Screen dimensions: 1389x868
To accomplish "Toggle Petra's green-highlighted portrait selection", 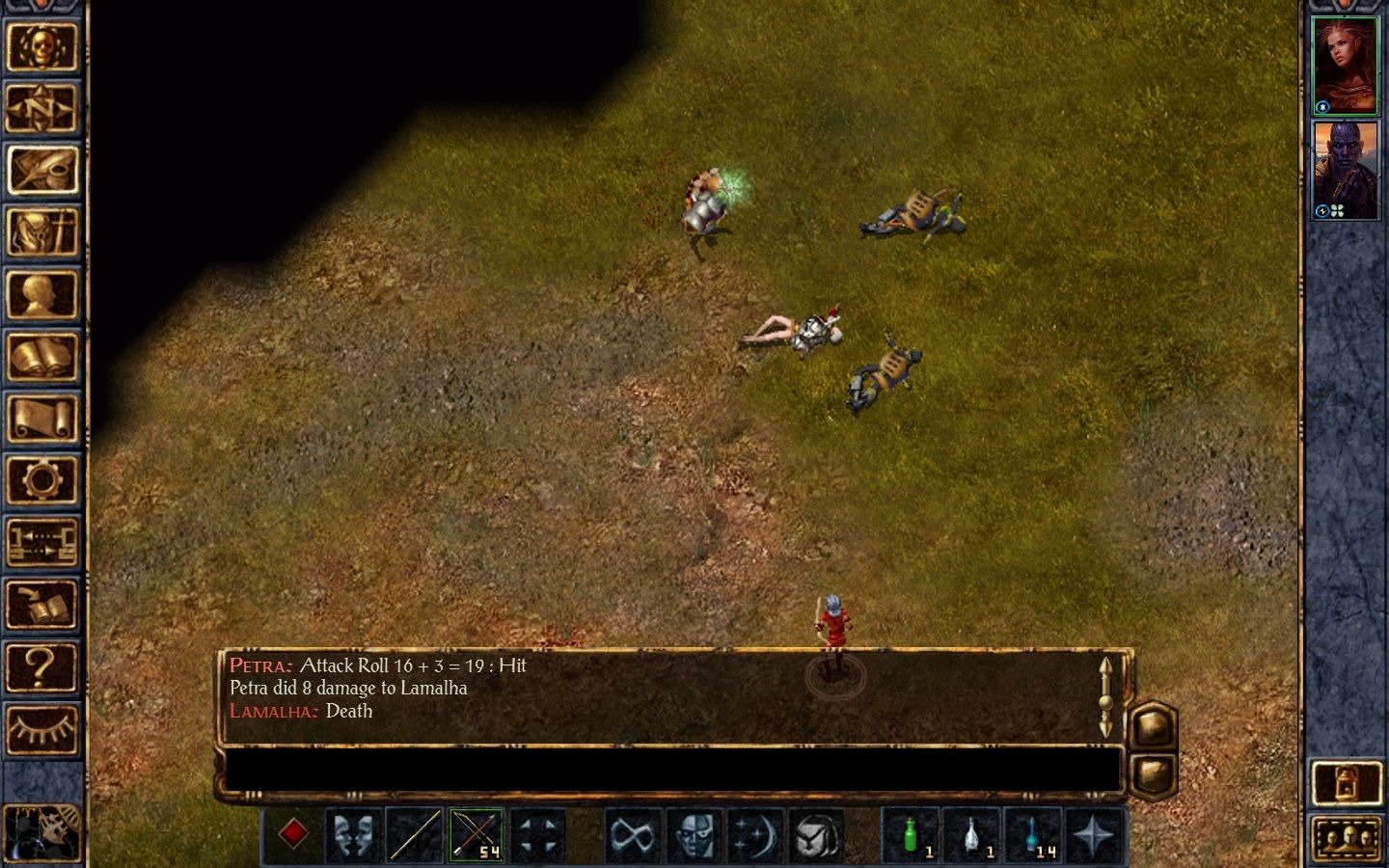I will pos(1348,63).
